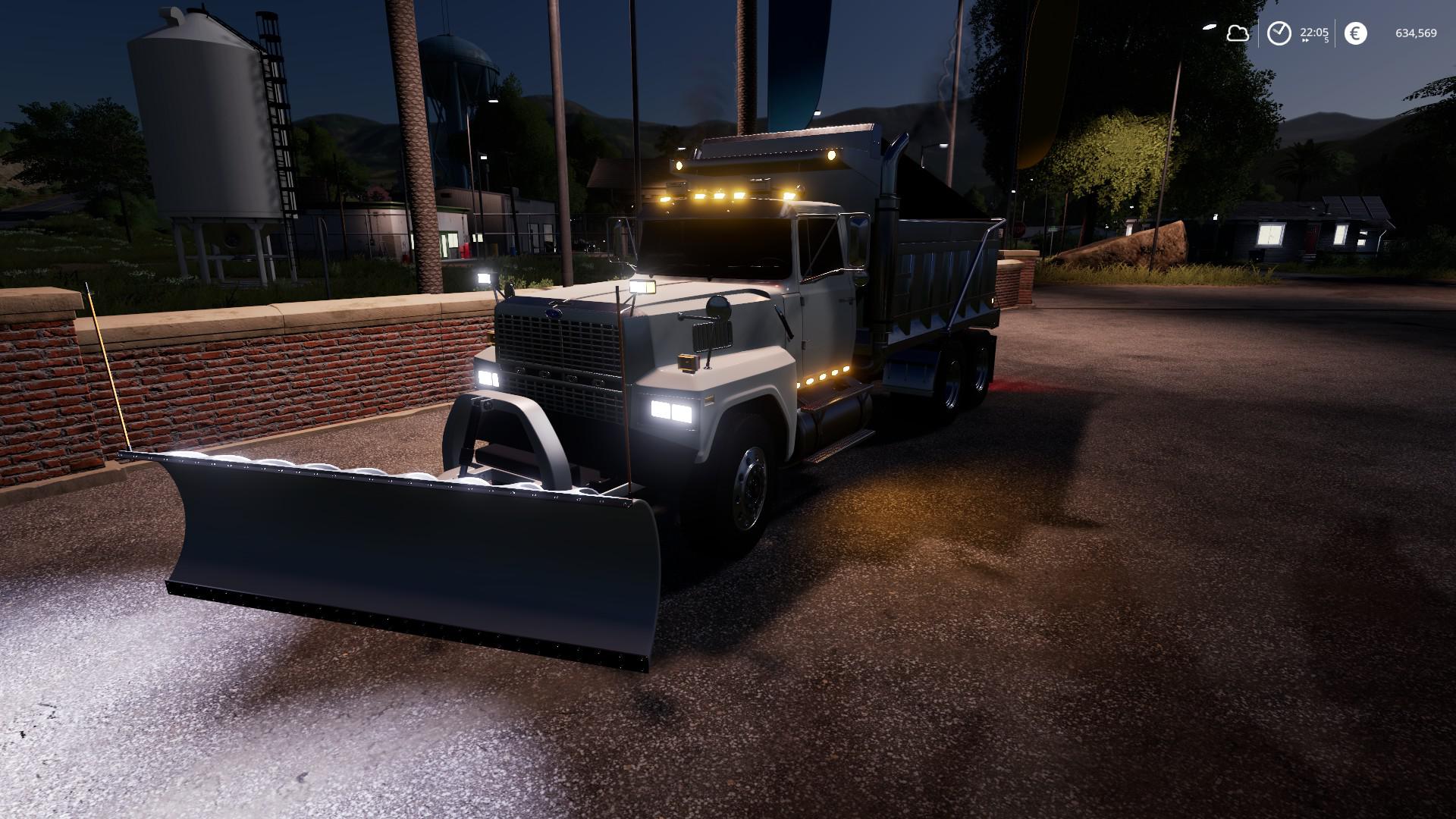Click the cloud weather forecast icon

point(1238,33)
